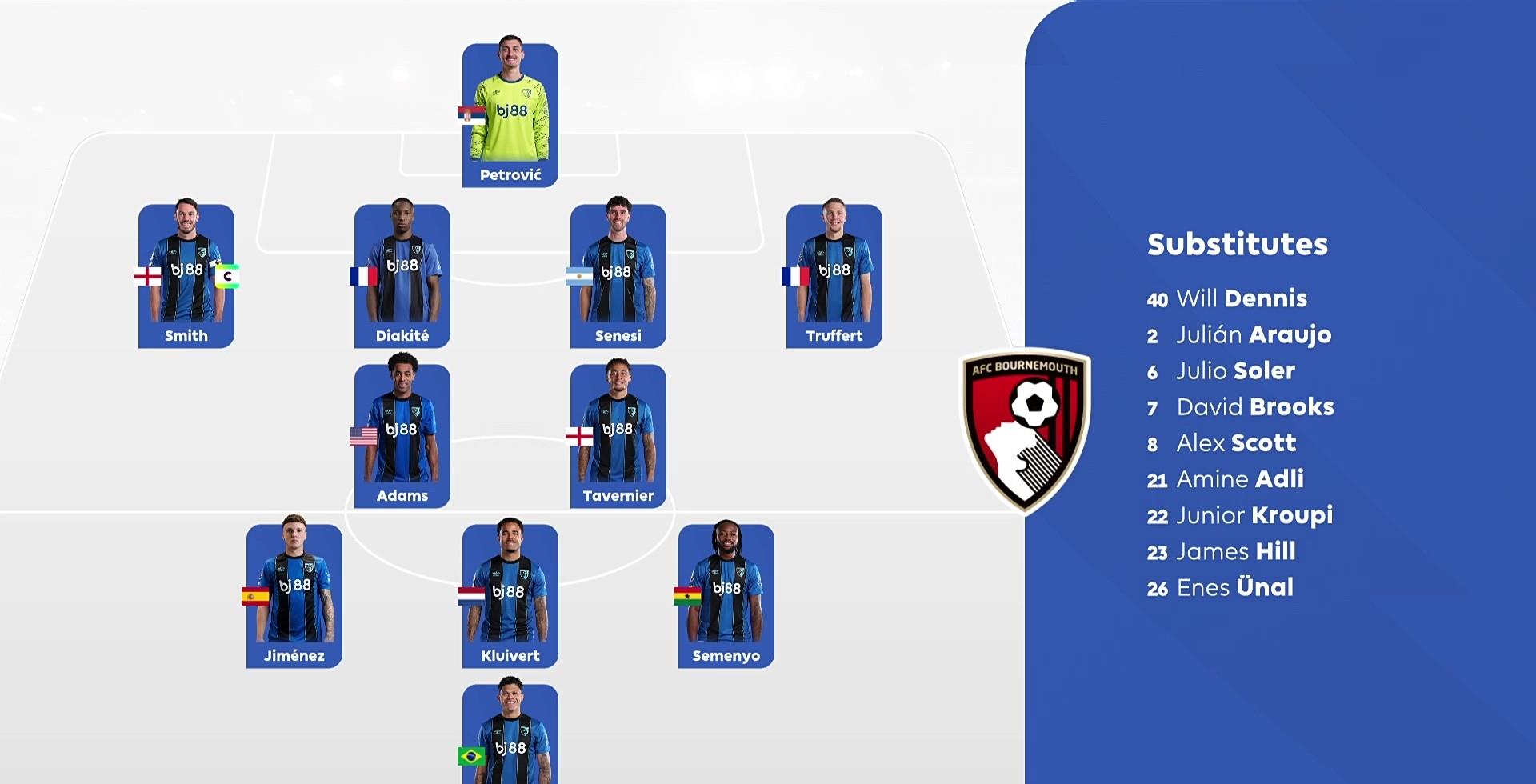Select Enes Ünal from substitutes
The height and width of the screenshot is (784, 1536).
[1220, 588]
